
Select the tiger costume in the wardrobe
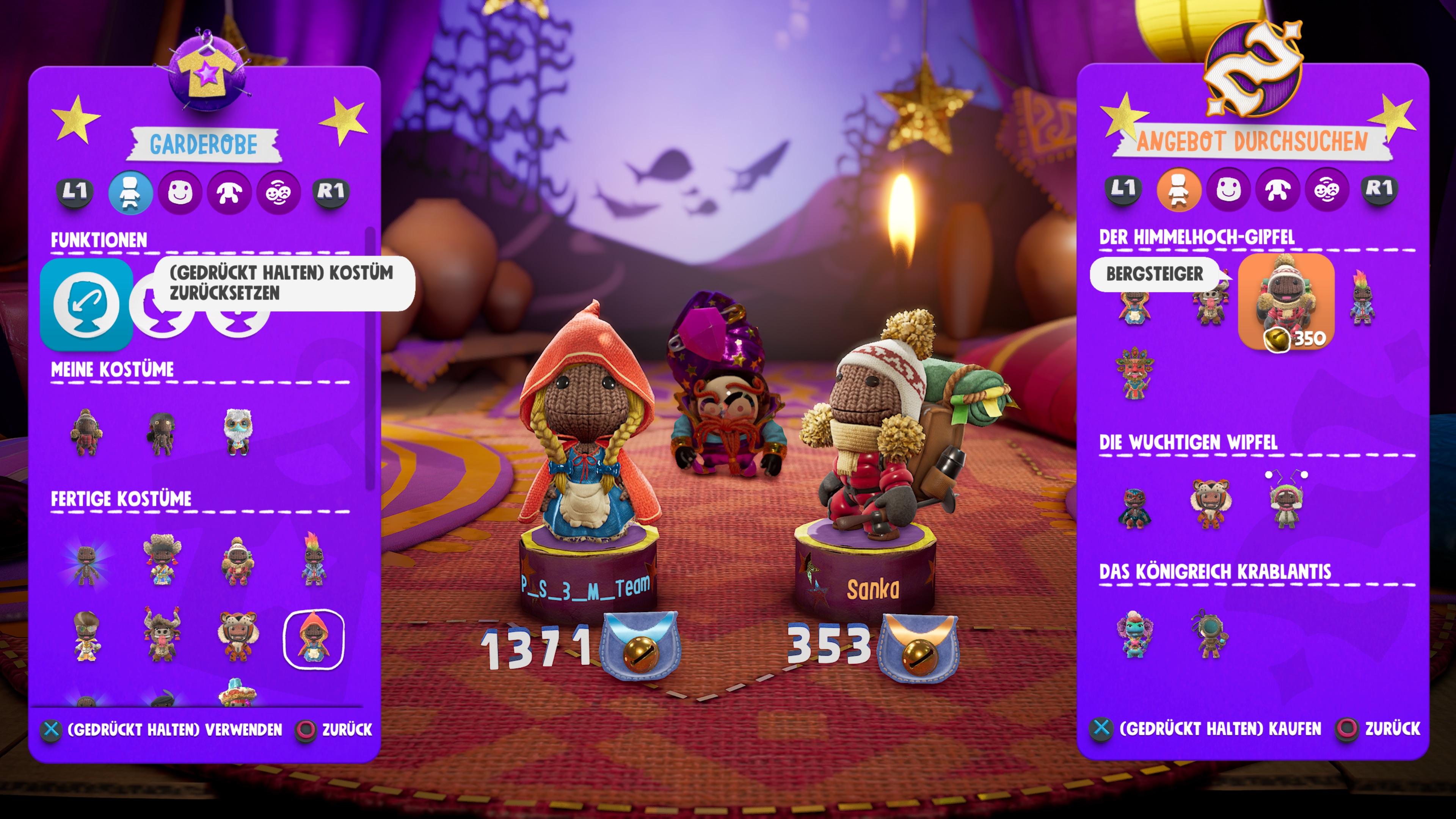[237, 636]
